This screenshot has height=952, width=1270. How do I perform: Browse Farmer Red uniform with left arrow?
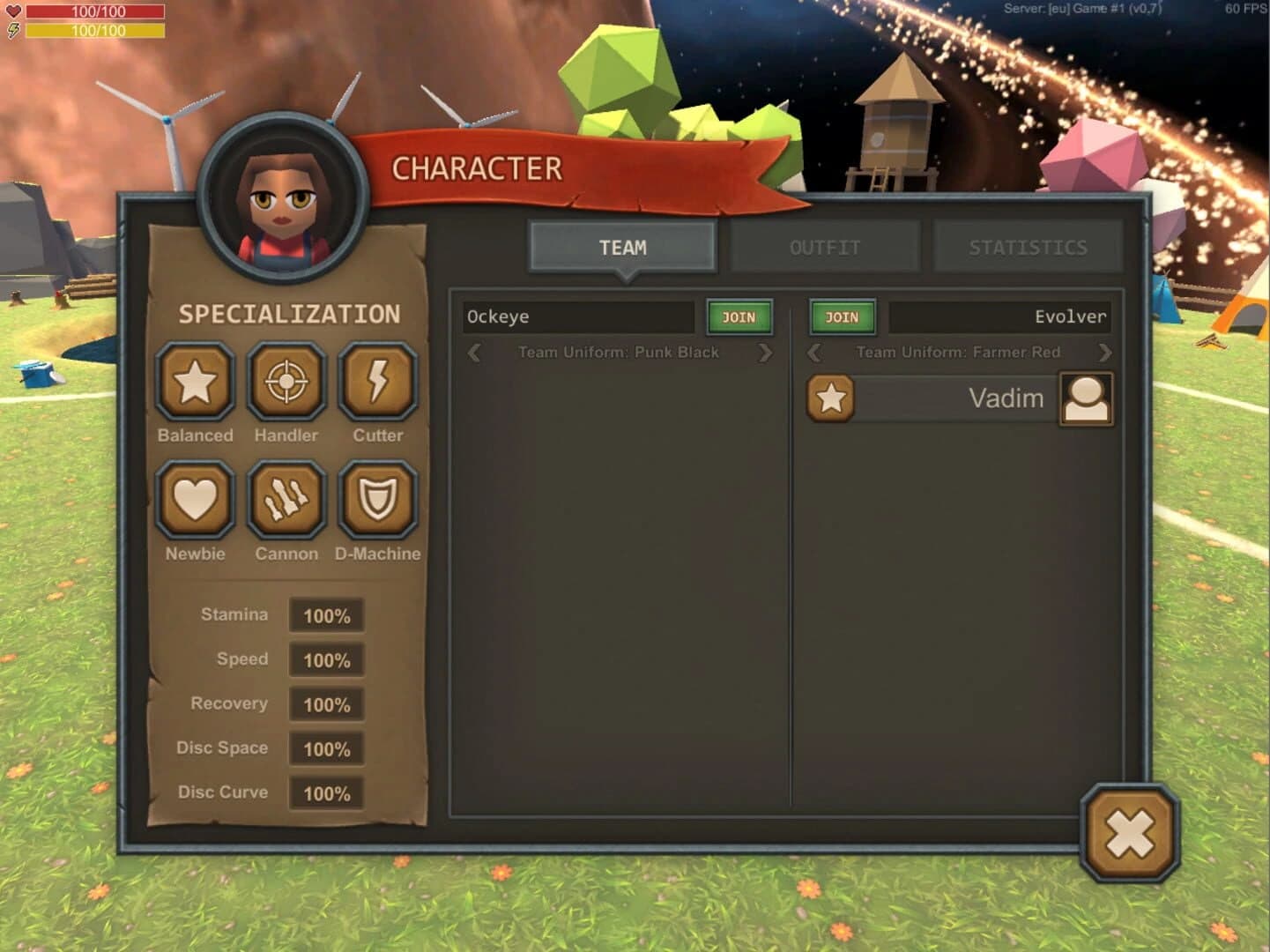813,352
